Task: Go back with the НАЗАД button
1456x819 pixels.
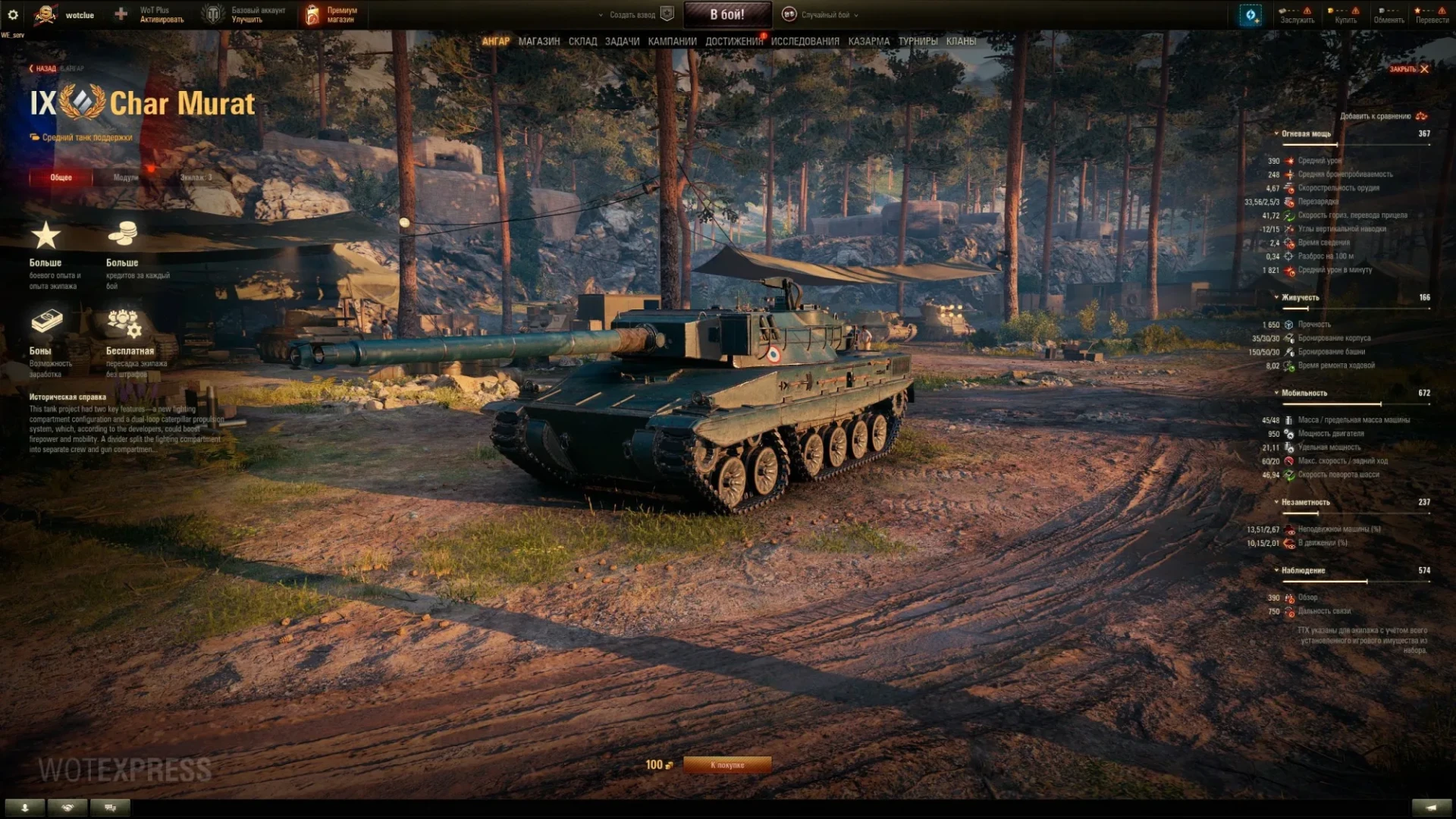Action: 43,69
